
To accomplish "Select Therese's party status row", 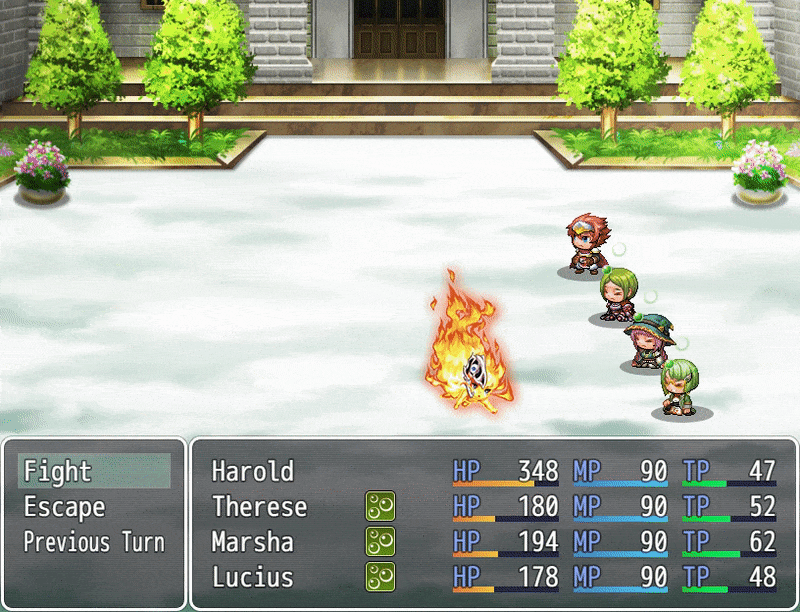I will point(494,507).
